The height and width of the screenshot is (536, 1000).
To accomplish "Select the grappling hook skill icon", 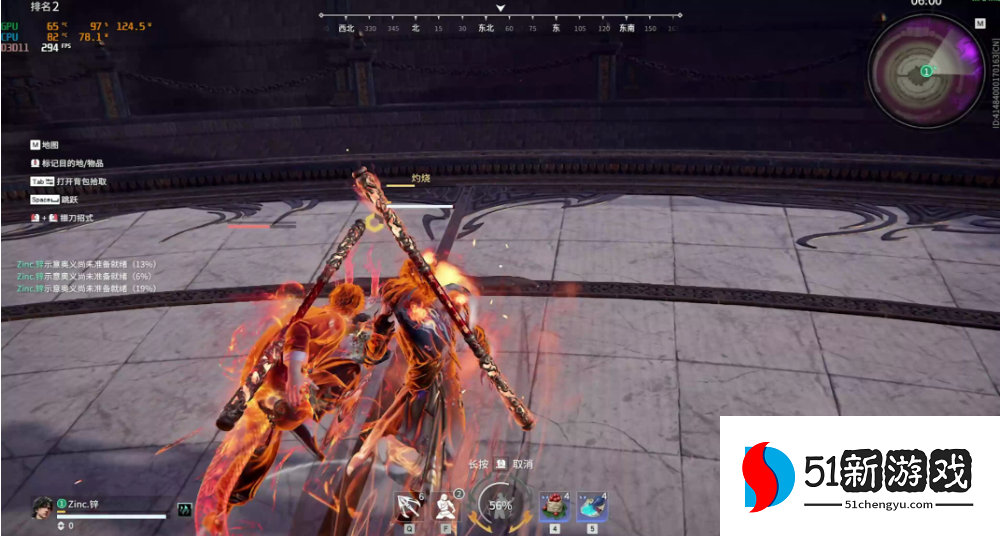I will point(410,506).
